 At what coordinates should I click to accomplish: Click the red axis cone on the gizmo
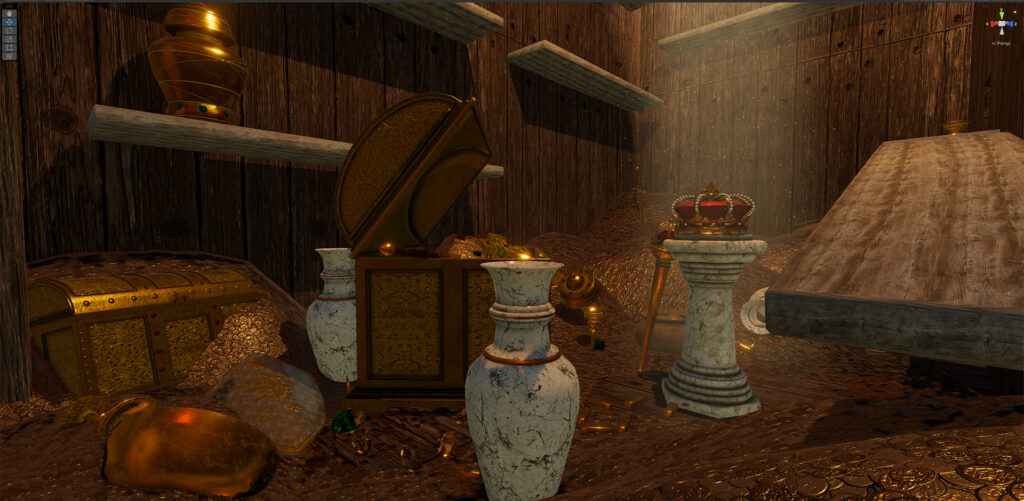tap(991, 24)
